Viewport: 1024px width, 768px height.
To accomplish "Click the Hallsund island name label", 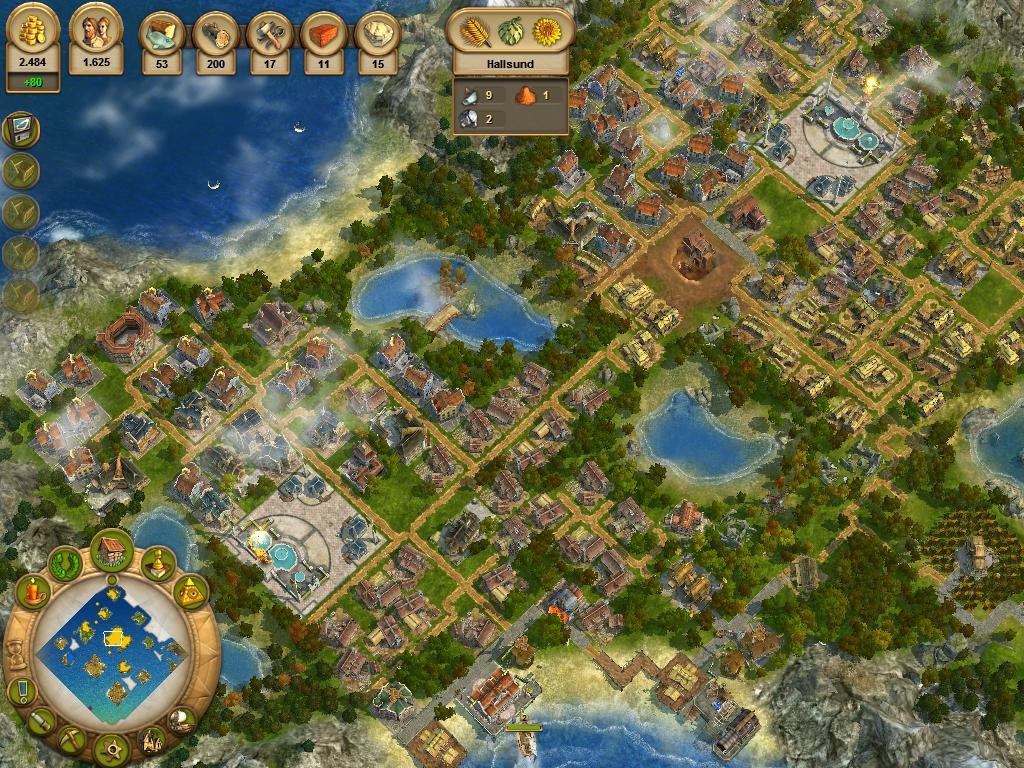I will (x=511, y=64).
